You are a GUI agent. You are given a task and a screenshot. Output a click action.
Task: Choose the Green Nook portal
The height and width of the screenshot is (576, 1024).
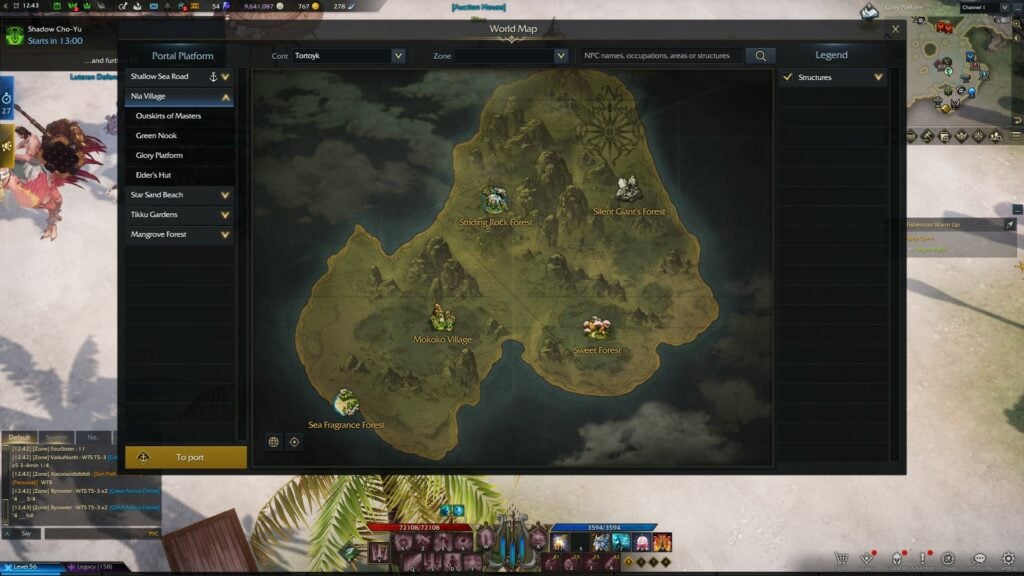pos(156,136)
